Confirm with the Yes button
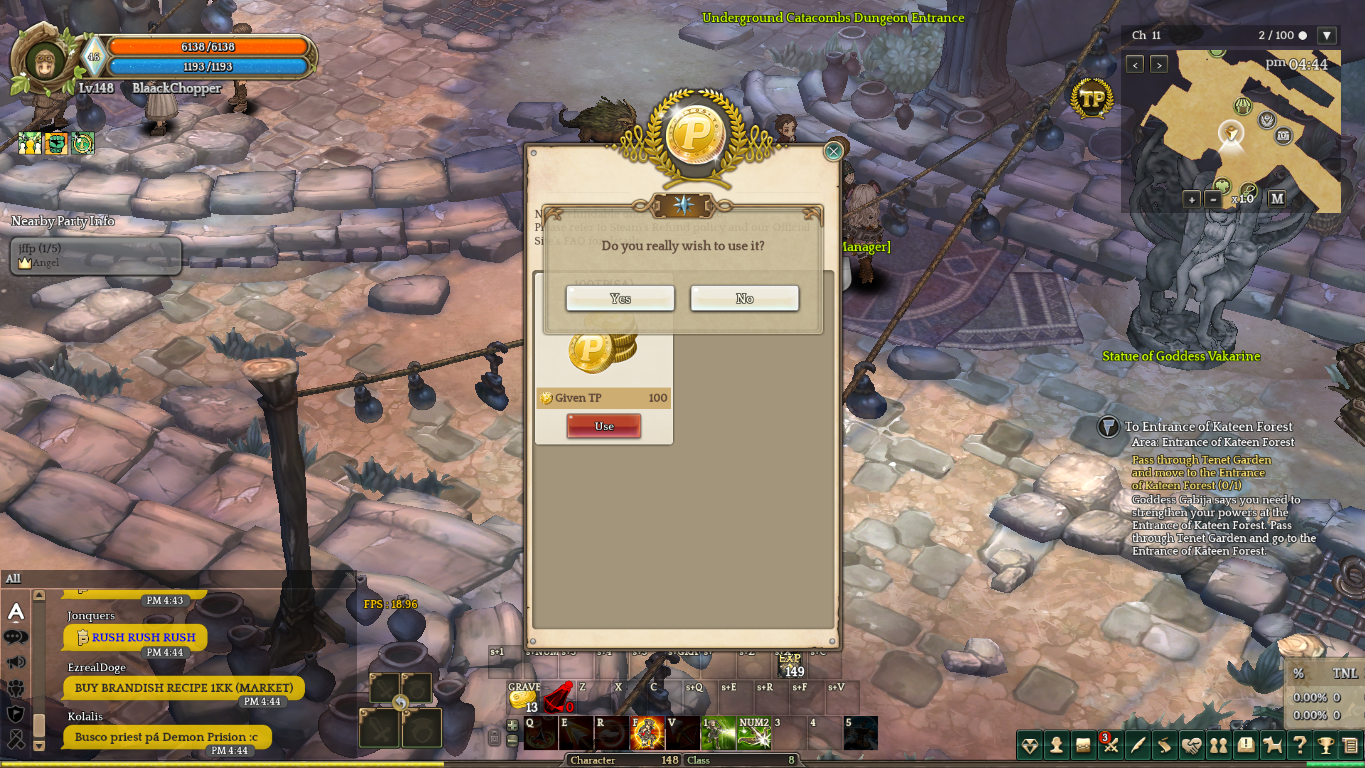This screenshot has height=768, width=1365. [x=620, y=298]
